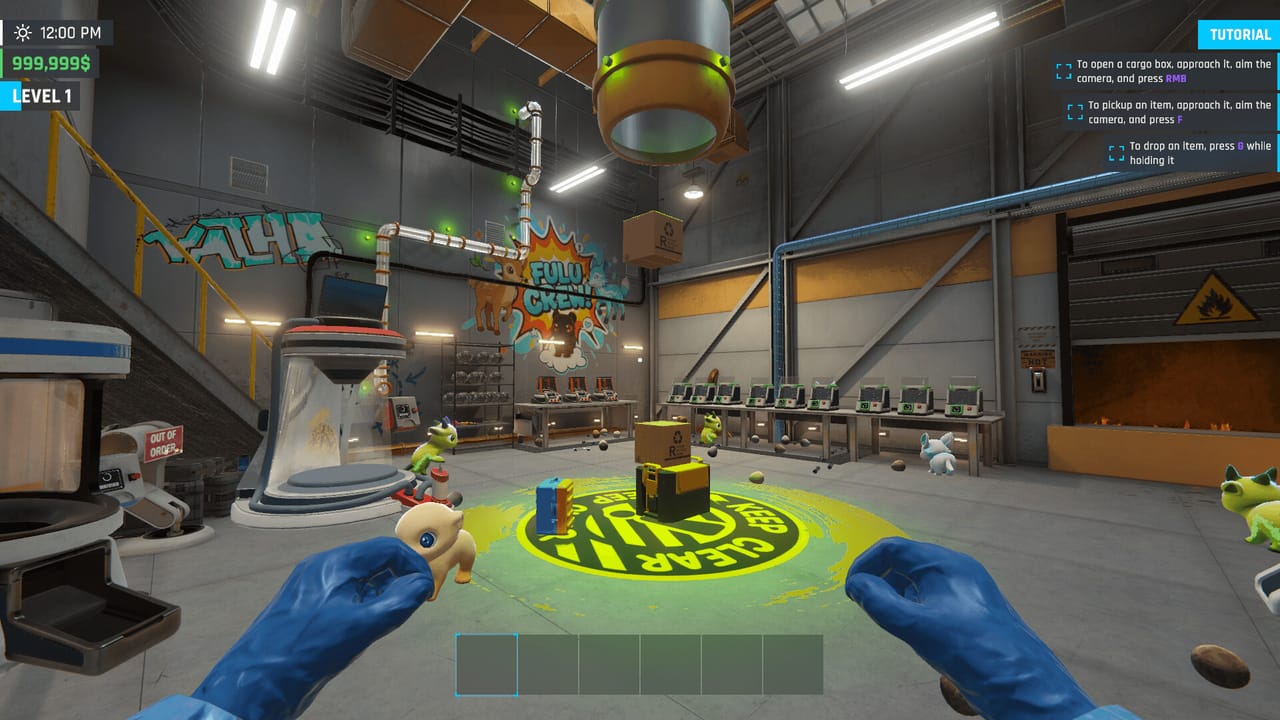
Task: Click the 999,999$ money counter
Action: (50, 63)
